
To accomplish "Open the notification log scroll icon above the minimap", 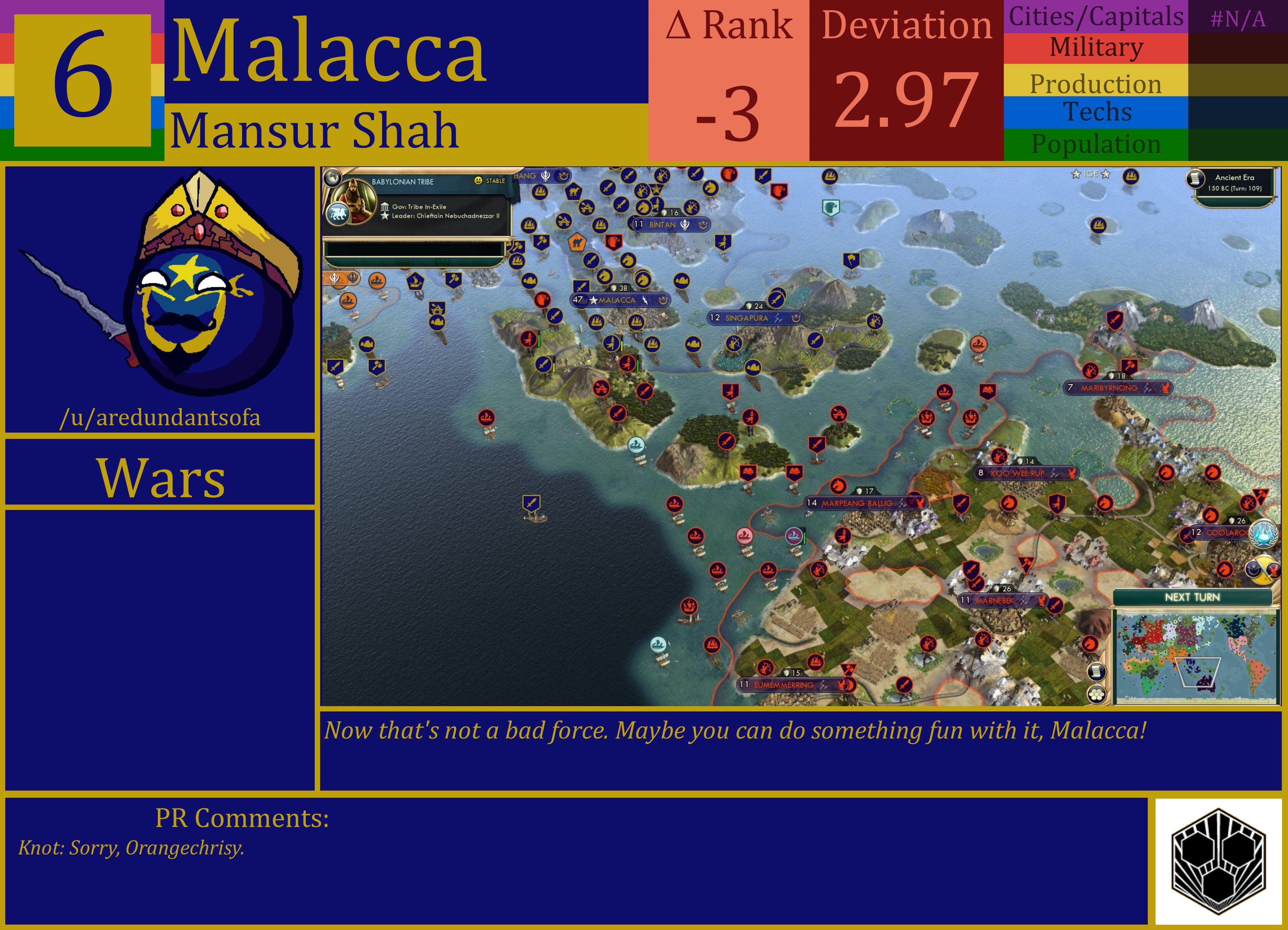I will 1097,671.
